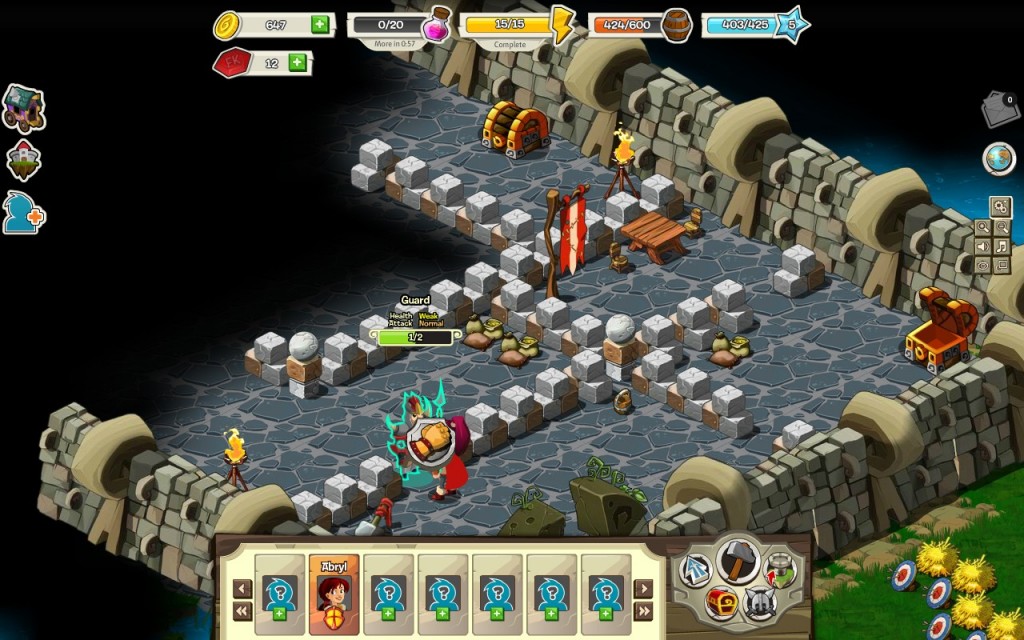The width and height of the screenshot is (1024, 640).
Task: Open the horned helmet troops button
Action: click(761, 602)
